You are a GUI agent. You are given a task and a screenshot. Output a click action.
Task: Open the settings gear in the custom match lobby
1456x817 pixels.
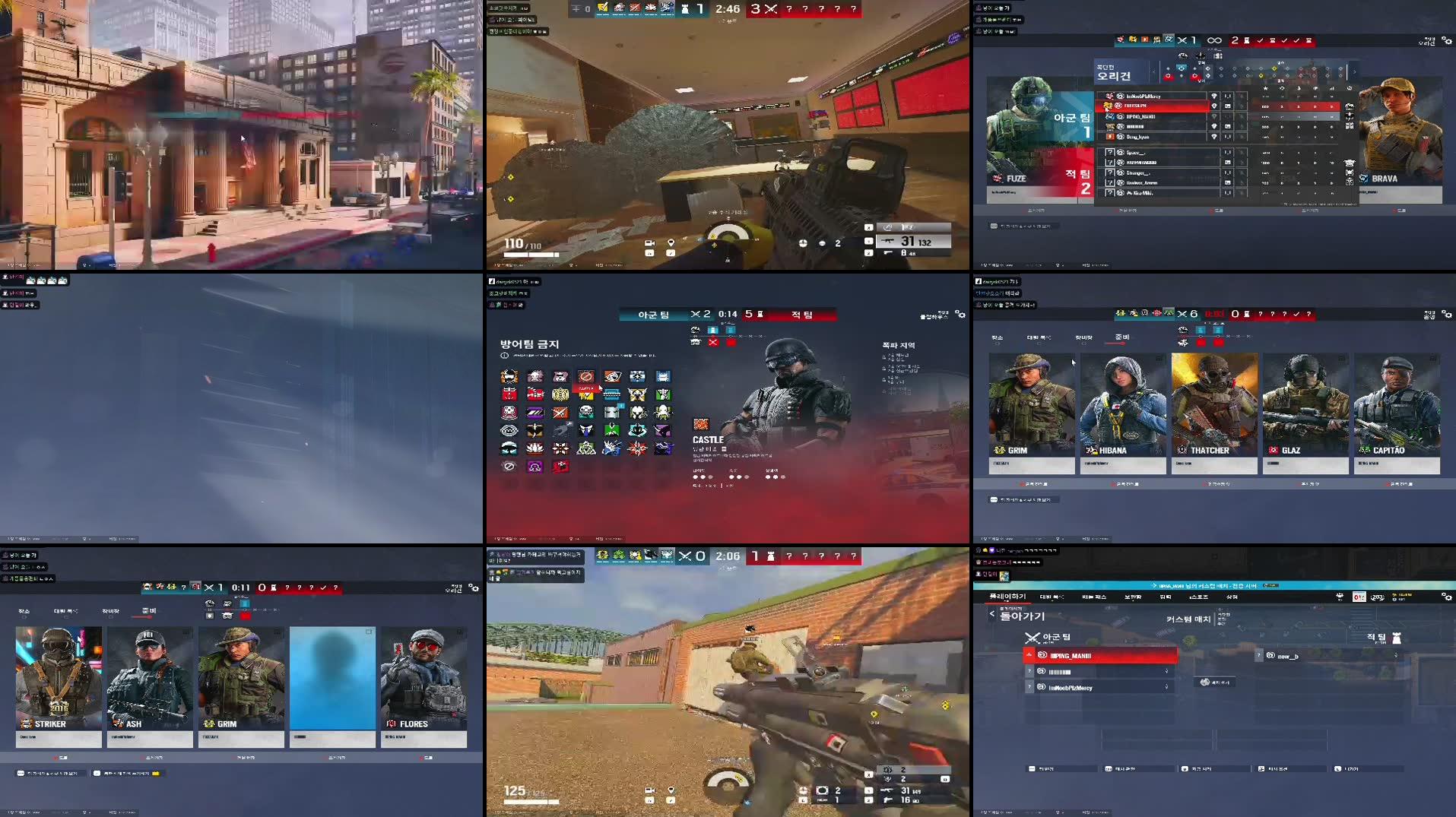(1447, 597)
